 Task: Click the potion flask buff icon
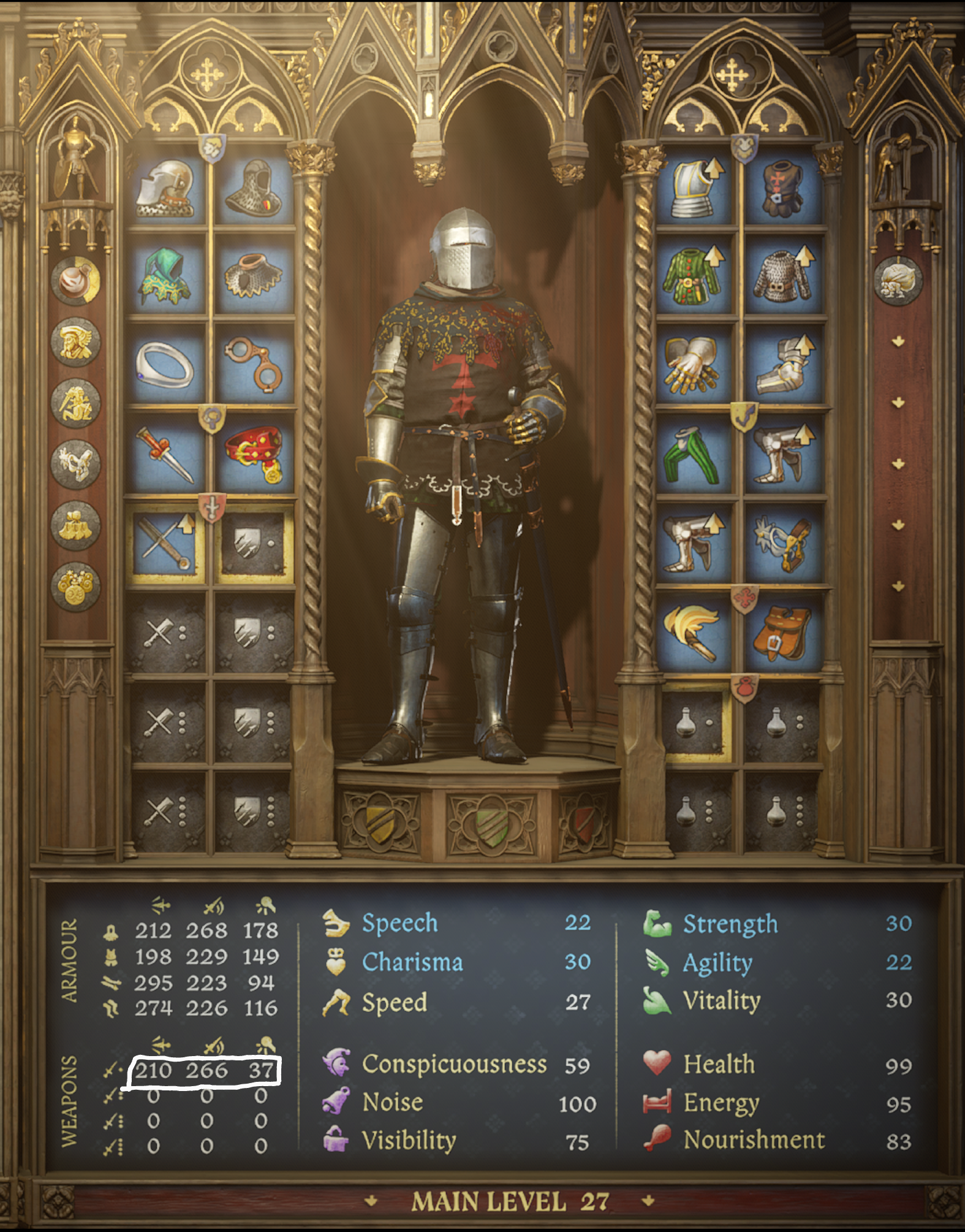click(x=76, y=280)
